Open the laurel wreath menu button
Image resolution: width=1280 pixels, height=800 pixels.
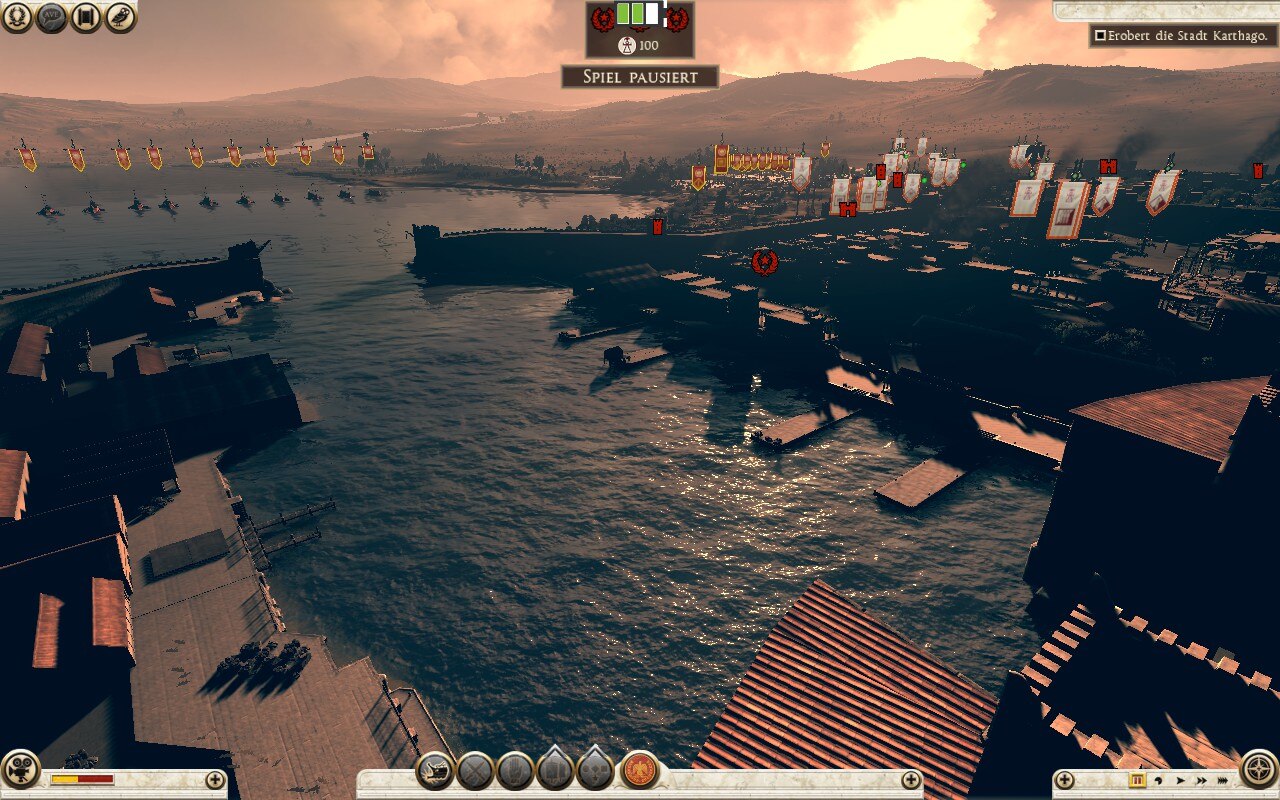pyautogui.click(x=16, y=16)
